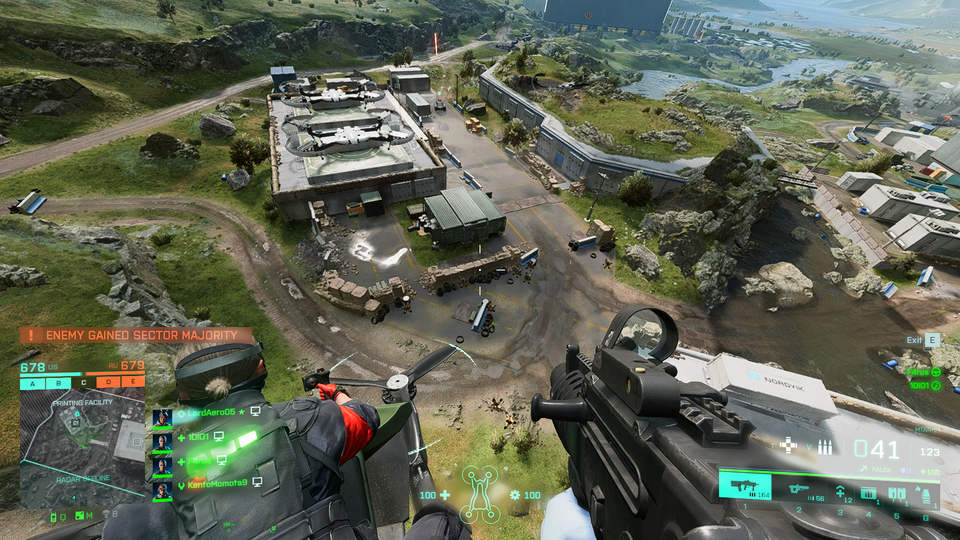The image size is (960, 540).
Task: Pick squadmate KentoMomota9 from the squad list
Action: [x=215, y=483]
